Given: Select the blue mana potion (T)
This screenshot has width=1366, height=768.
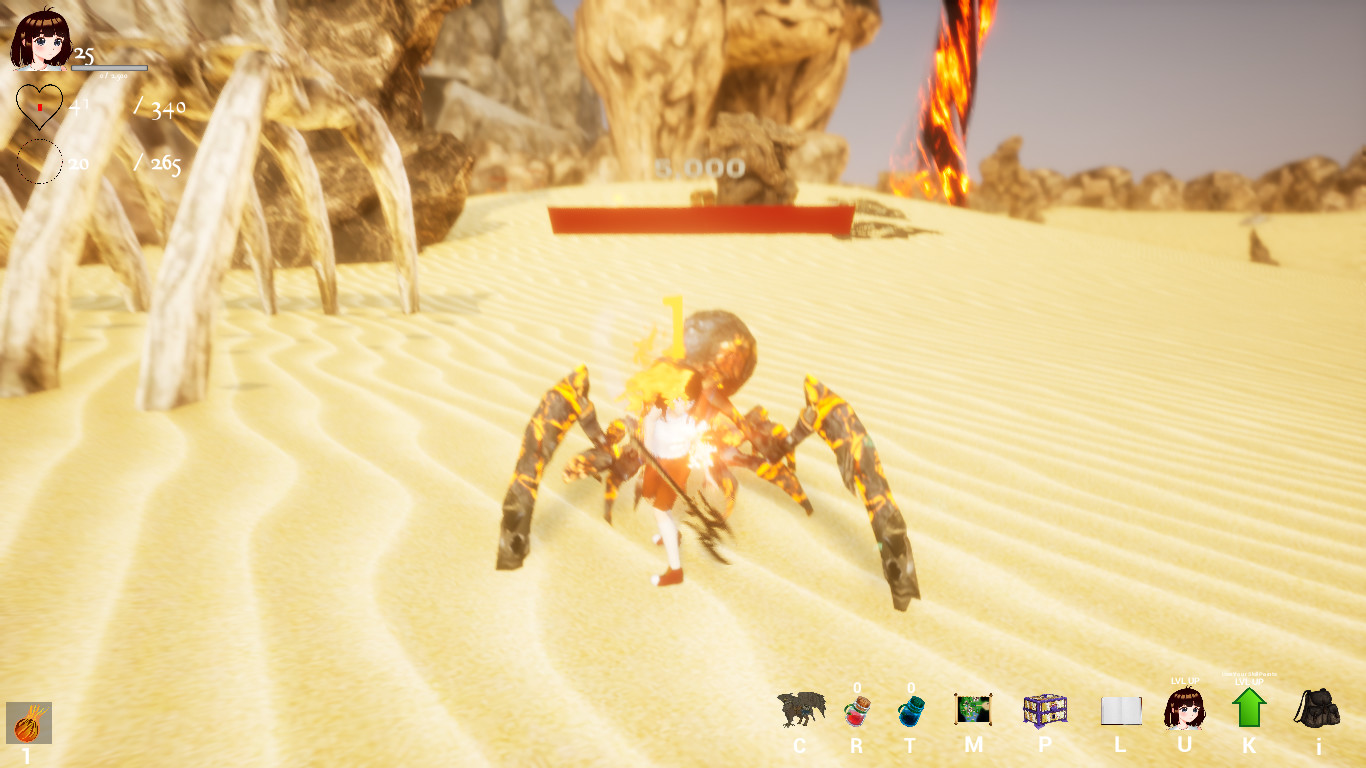Looking at the screenshot, I should coord(912,712).
